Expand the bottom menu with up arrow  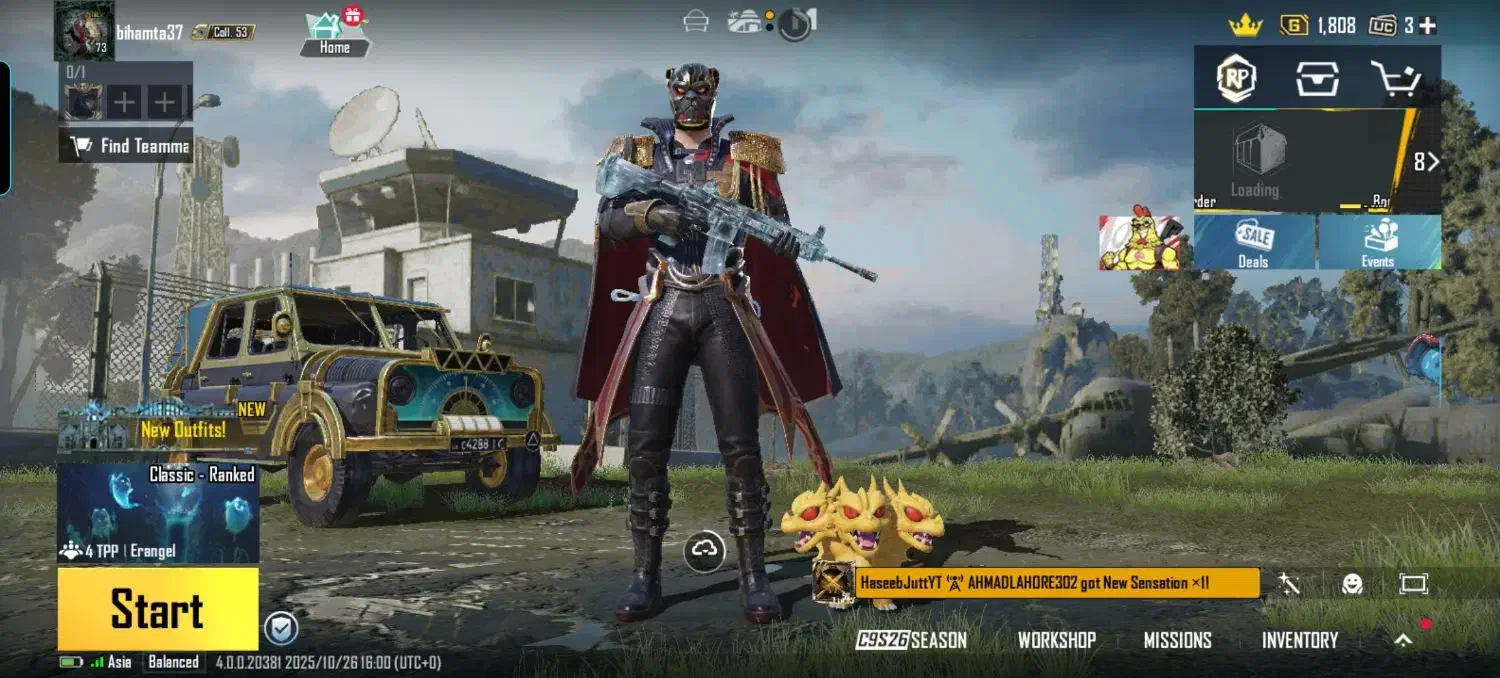click(1404, 640)
